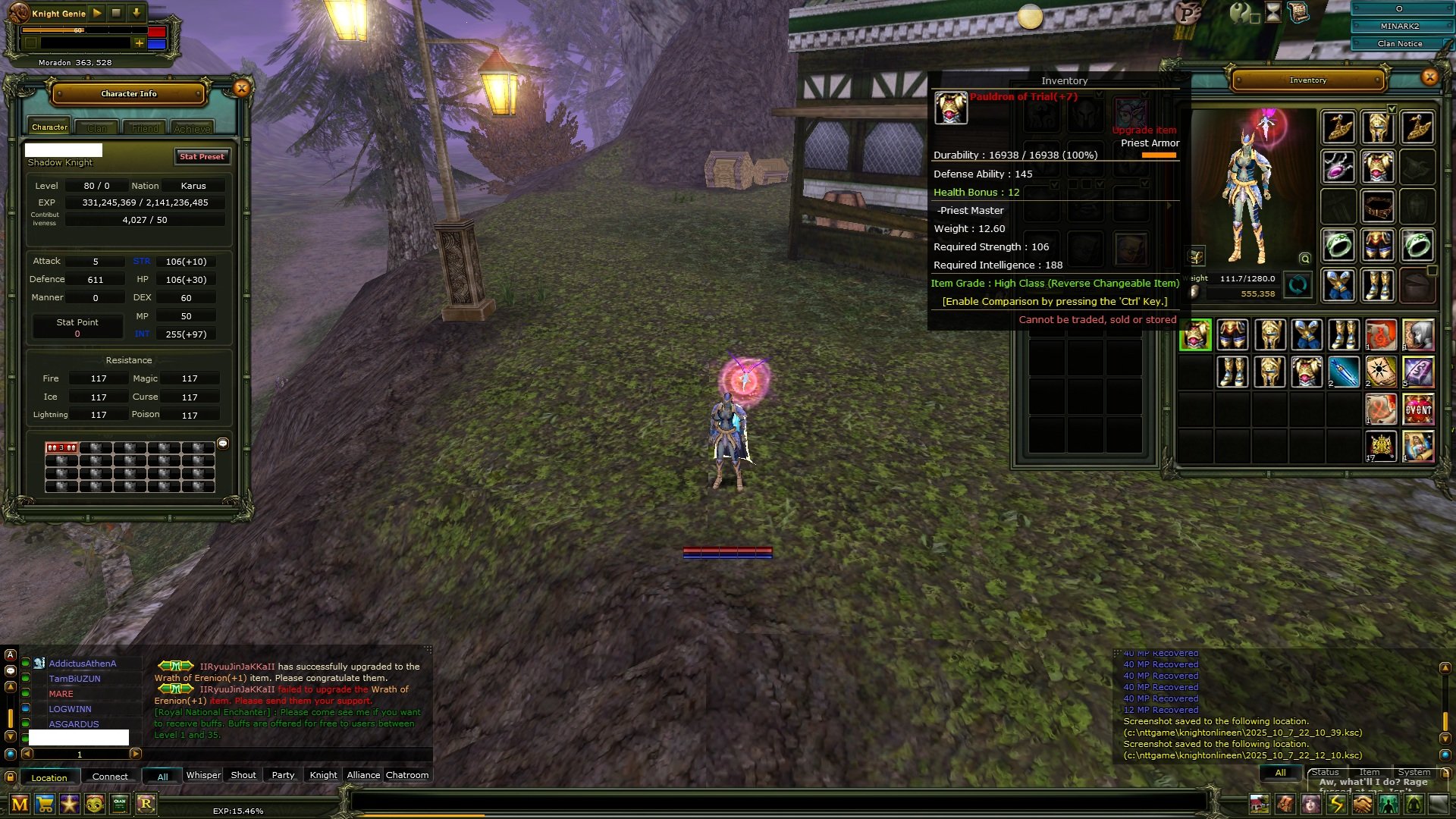Open the Stat Preset button
1456x819 pixels.
(202, 157)
